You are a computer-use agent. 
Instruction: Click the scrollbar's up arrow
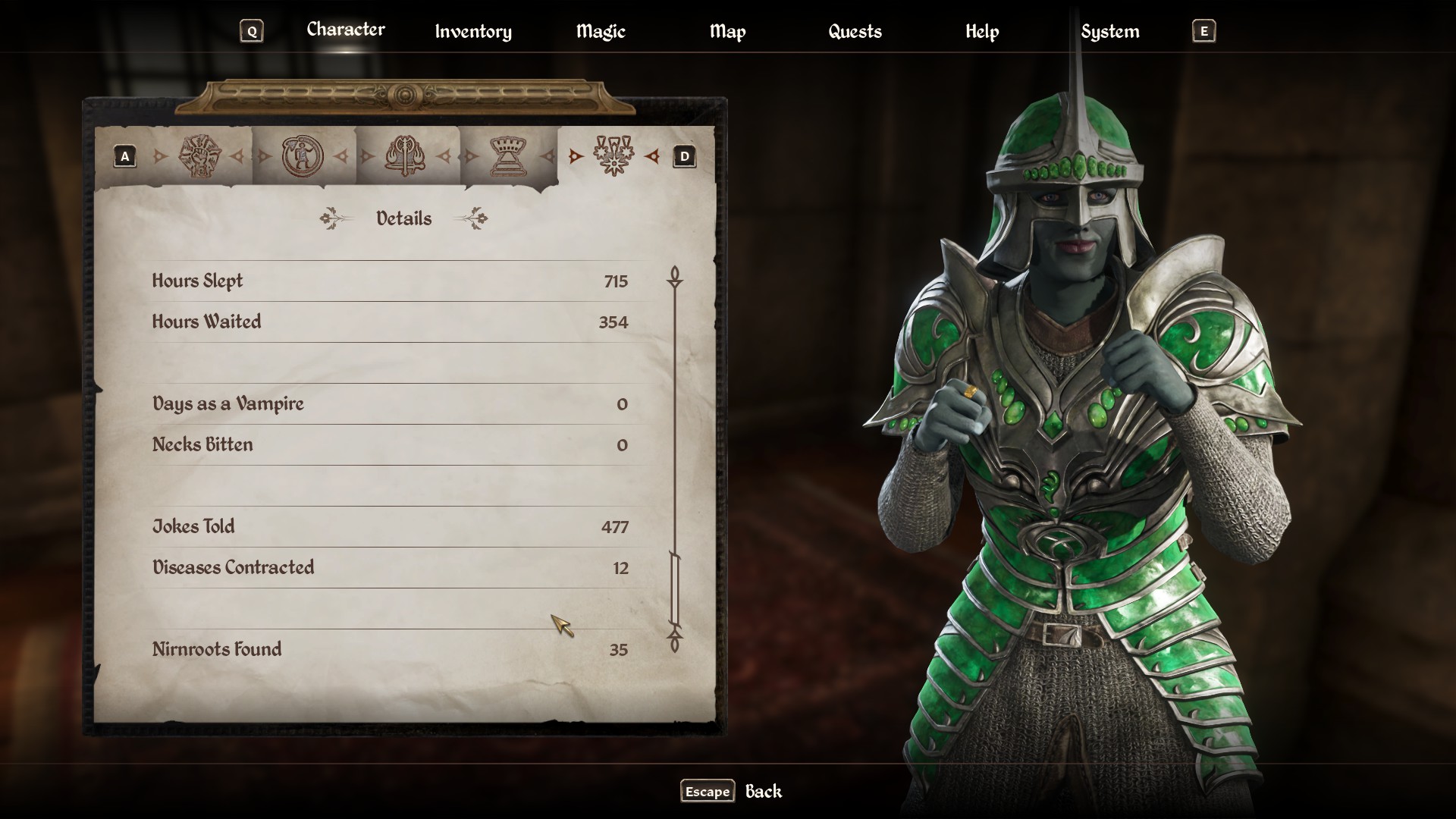tap(674, 275)
